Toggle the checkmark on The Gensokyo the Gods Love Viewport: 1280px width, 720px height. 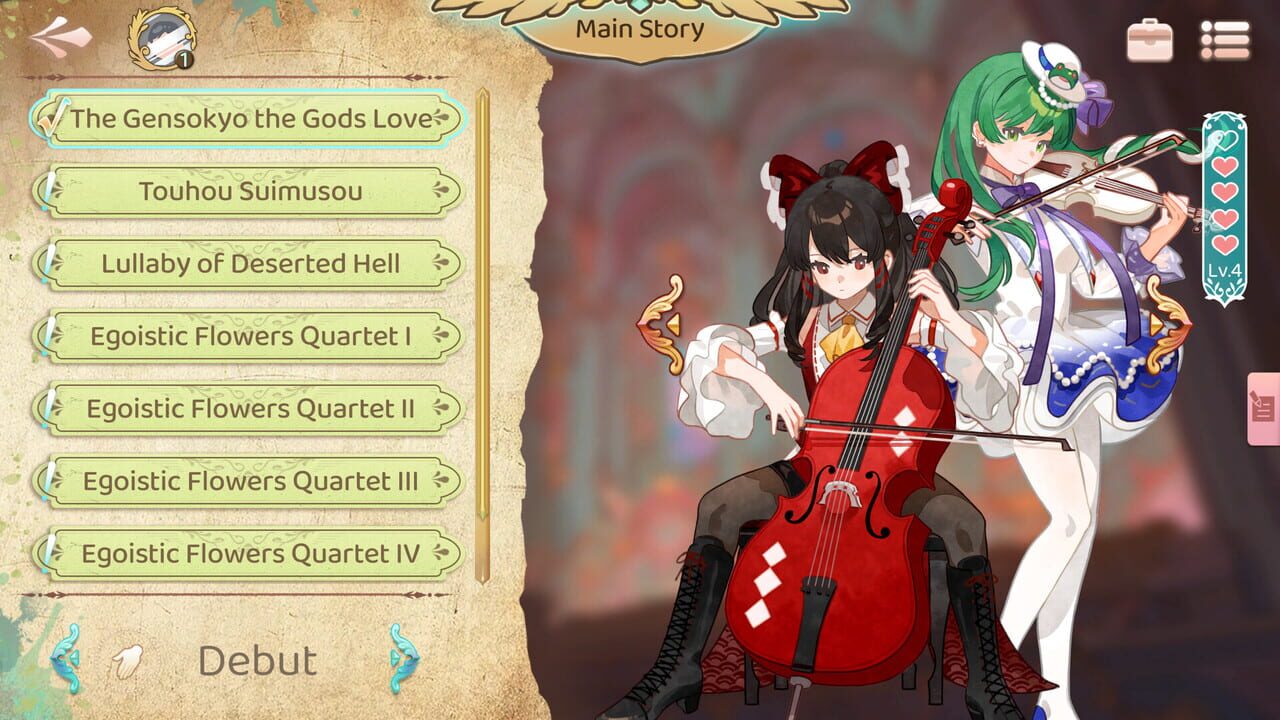click(x=55, y=115)
